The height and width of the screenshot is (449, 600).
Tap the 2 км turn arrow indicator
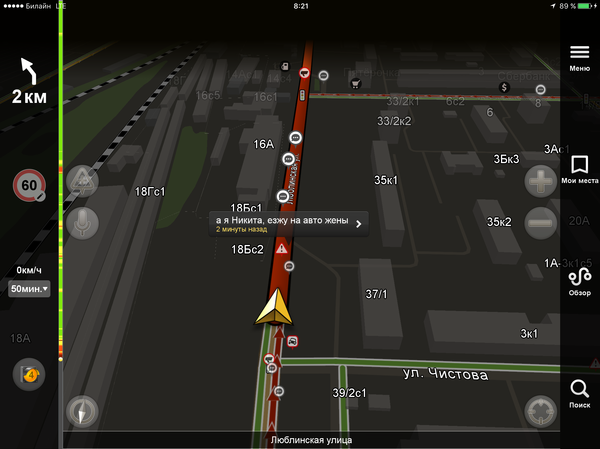click(29, 82)
